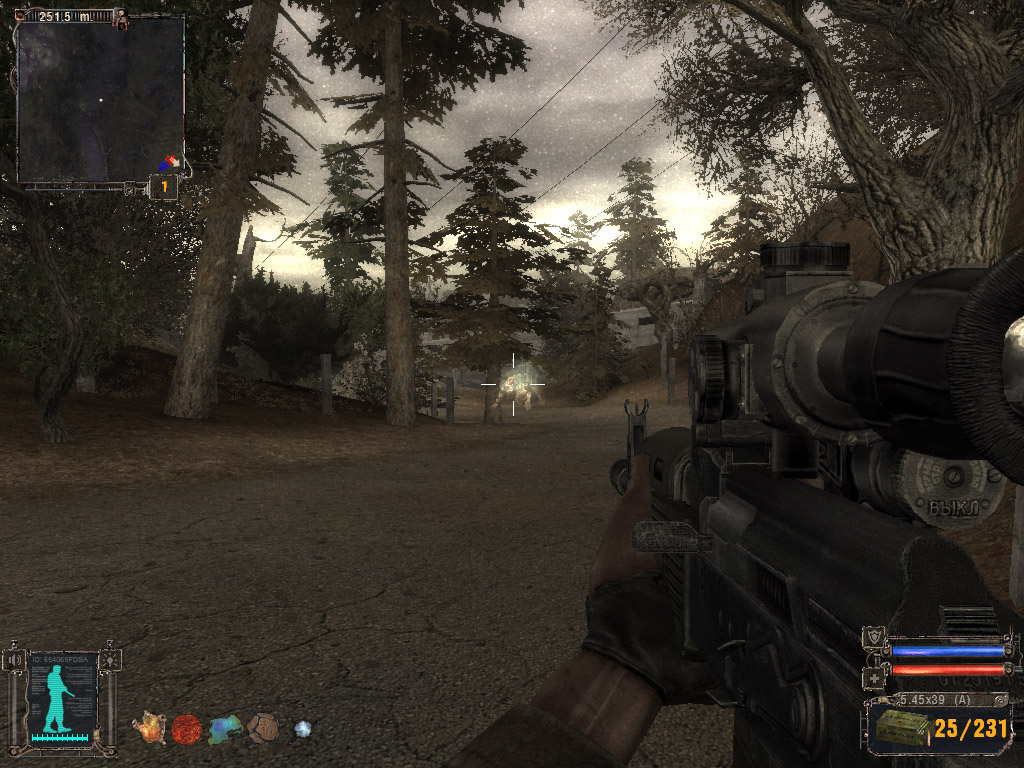This screenshot has height=768, width=1024.
Task: Select the blue-green iridescent artifact
Action: pos(225,729)
